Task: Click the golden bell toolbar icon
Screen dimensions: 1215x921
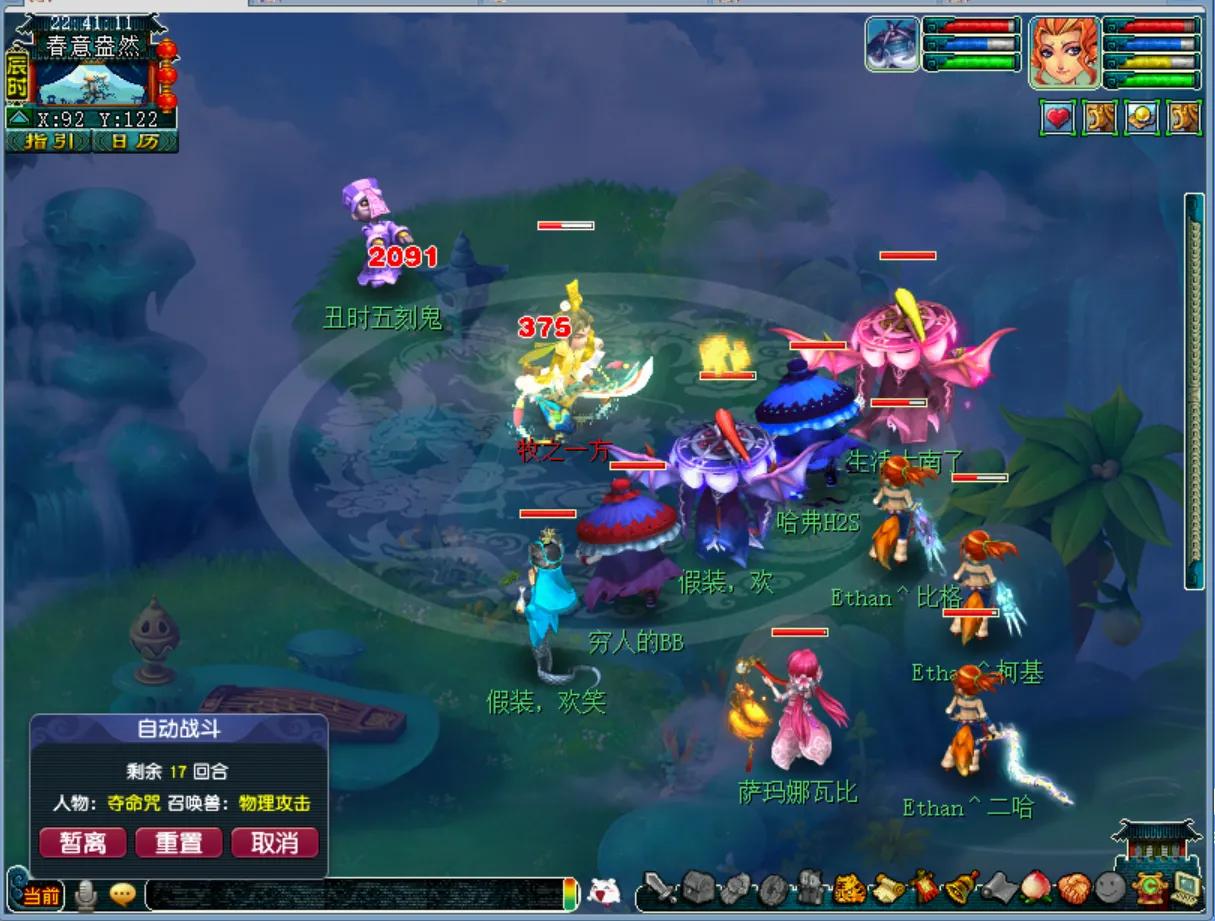Action: (x=961, y=887)
